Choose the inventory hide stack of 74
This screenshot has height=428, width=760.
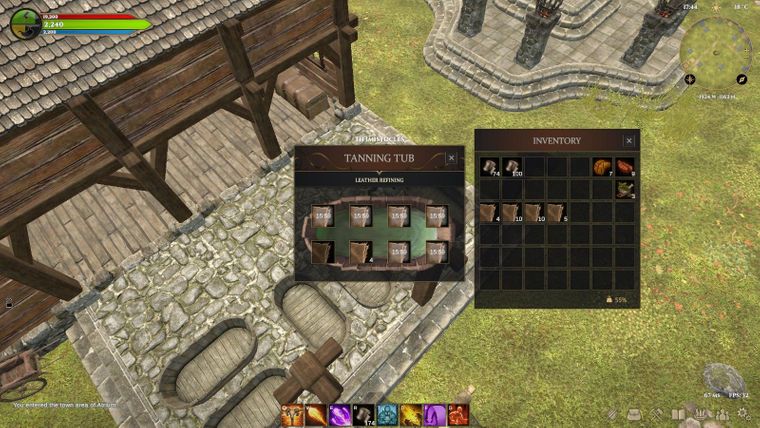(x=488, y=166)
